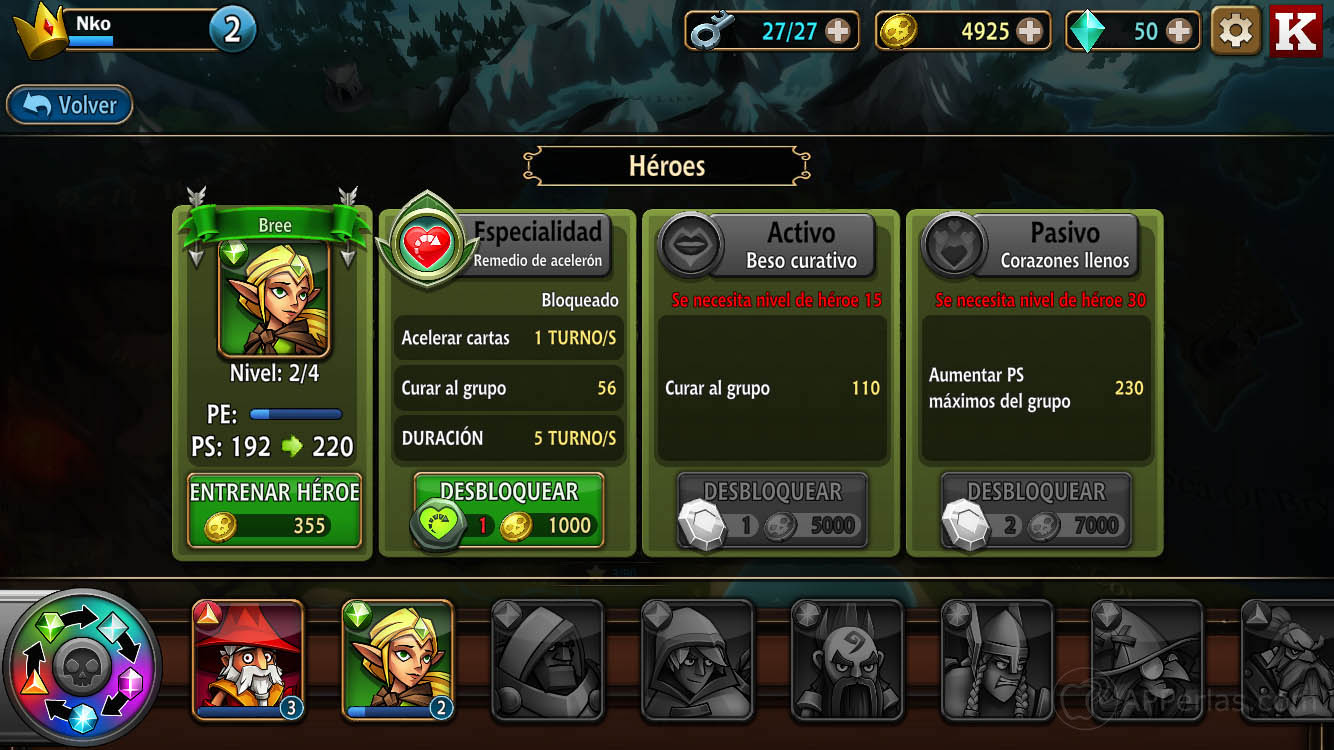The width and height of the screenshot is (1334, 750).
Task: Select the Especialidad heart skill icon
Action: point(427,243)
